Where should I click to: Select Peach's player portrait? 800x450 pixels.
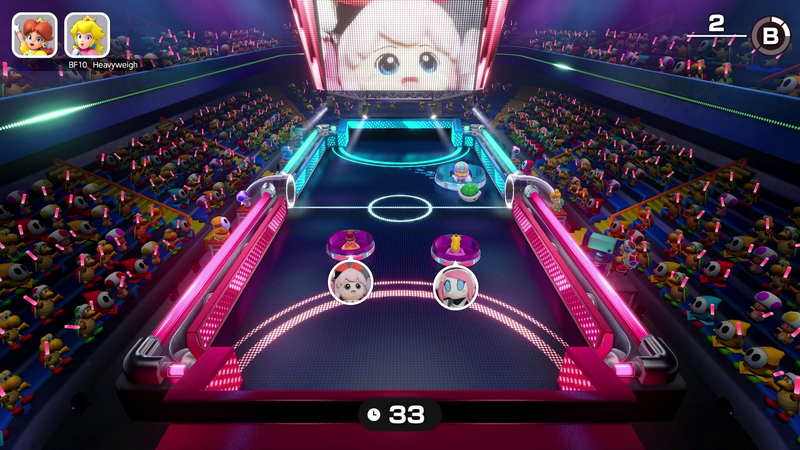pos(87,35)
